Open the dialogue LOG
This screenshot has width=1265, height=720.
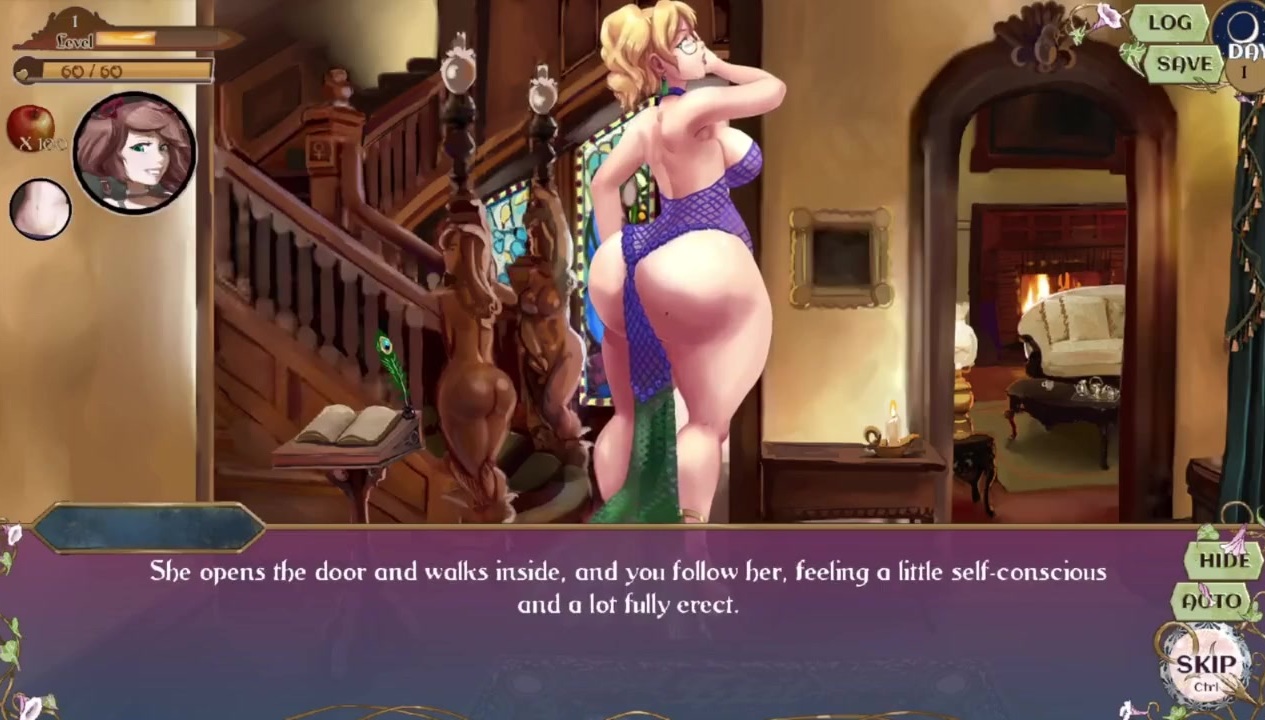click(1169, 23)
